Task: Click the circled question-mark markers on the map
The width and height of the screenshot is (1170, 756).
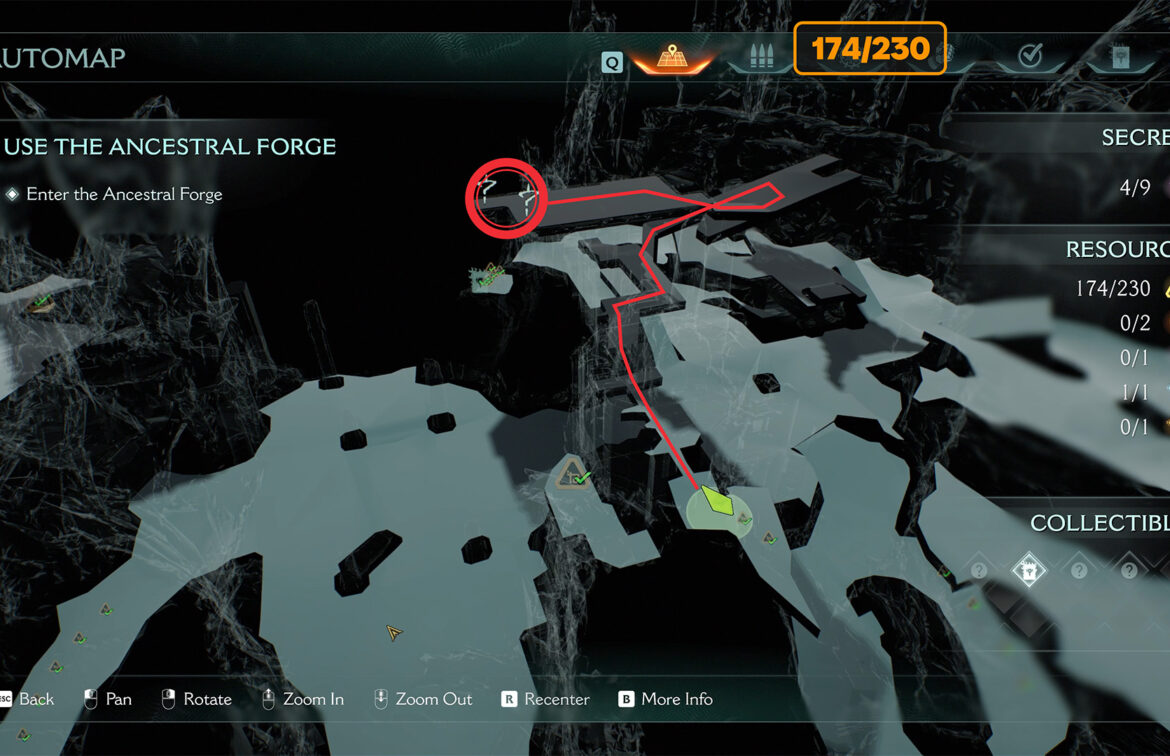Action: pyautogui.click(x=506, y=197)
